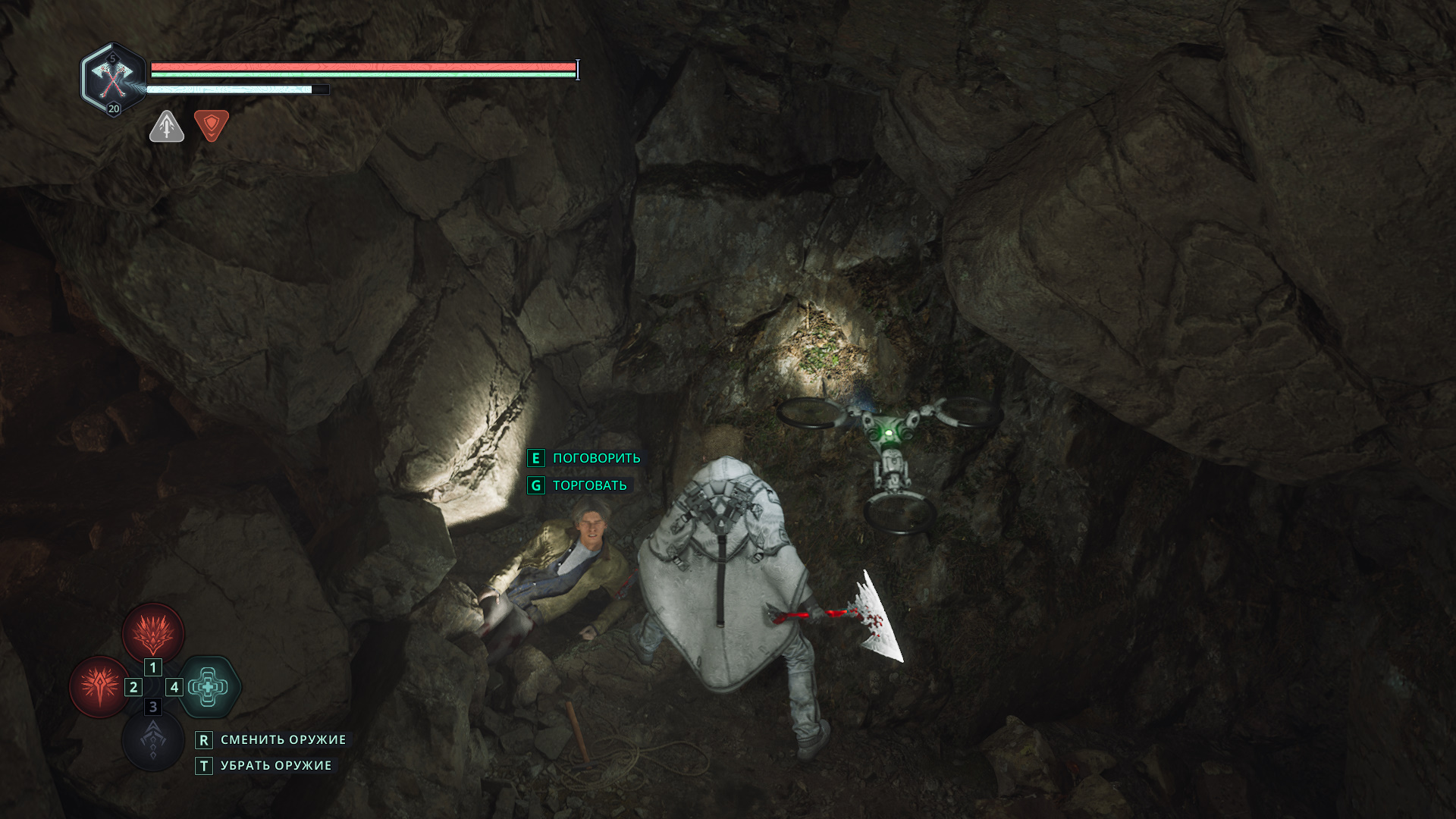The width and height of the screenshot is (1456, 819).
Task: Choose the ПОГОВОРИТЬ talk option
Action: [596, 458]
